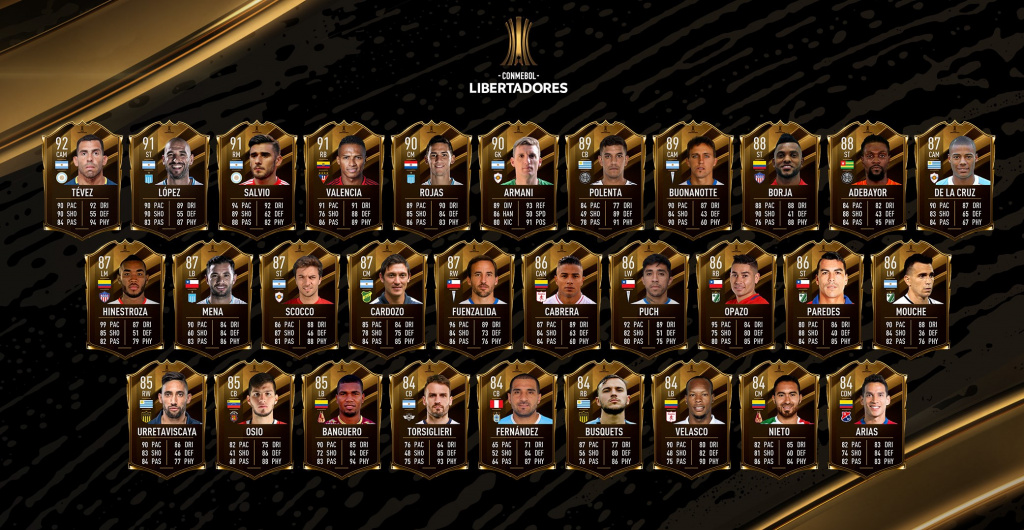The image size is (1024, 530).
Task: Select the Hinestroza player card
Action: point(126,298)
